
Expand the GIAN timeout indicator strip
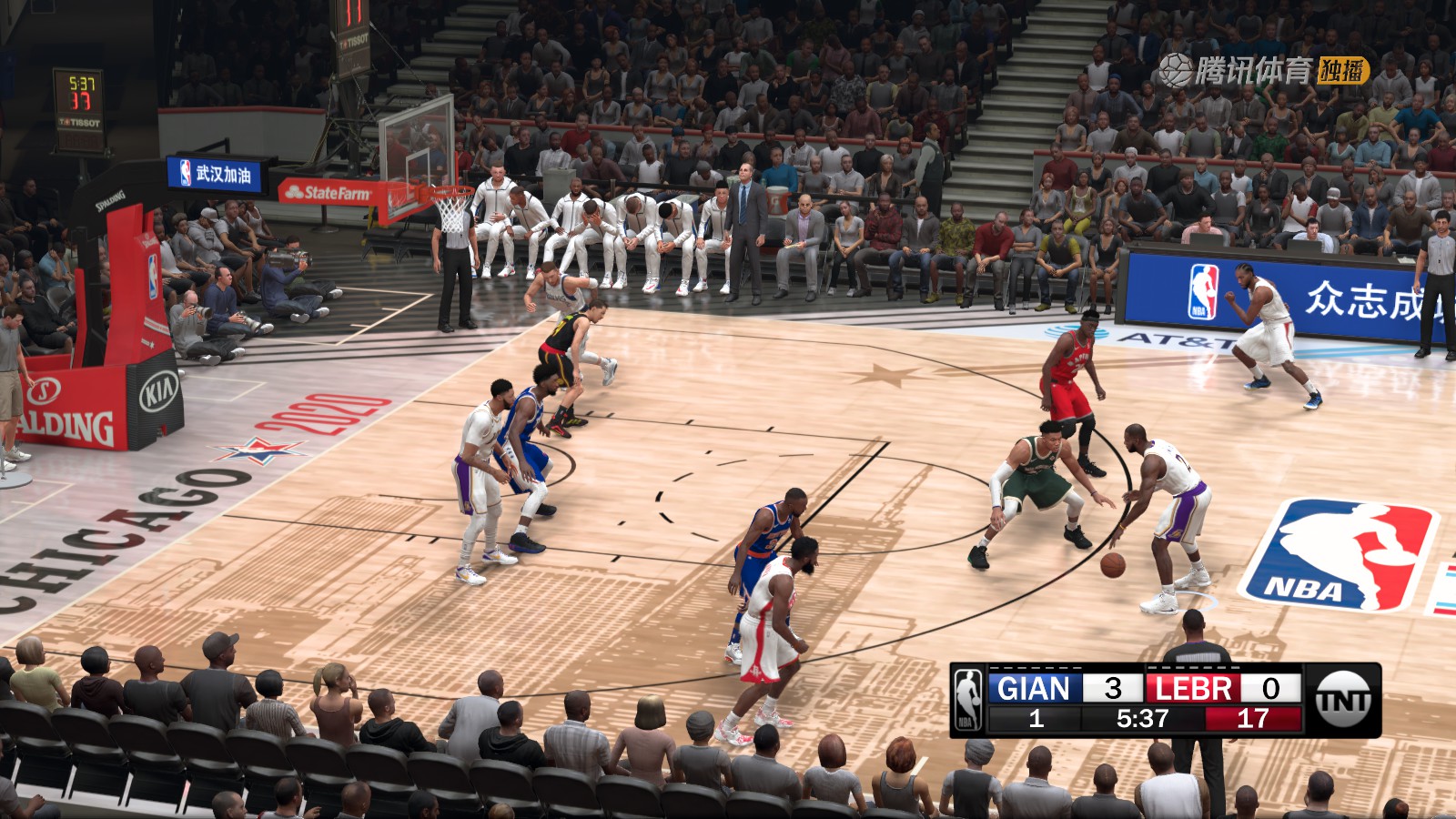tap(1035, 666)
